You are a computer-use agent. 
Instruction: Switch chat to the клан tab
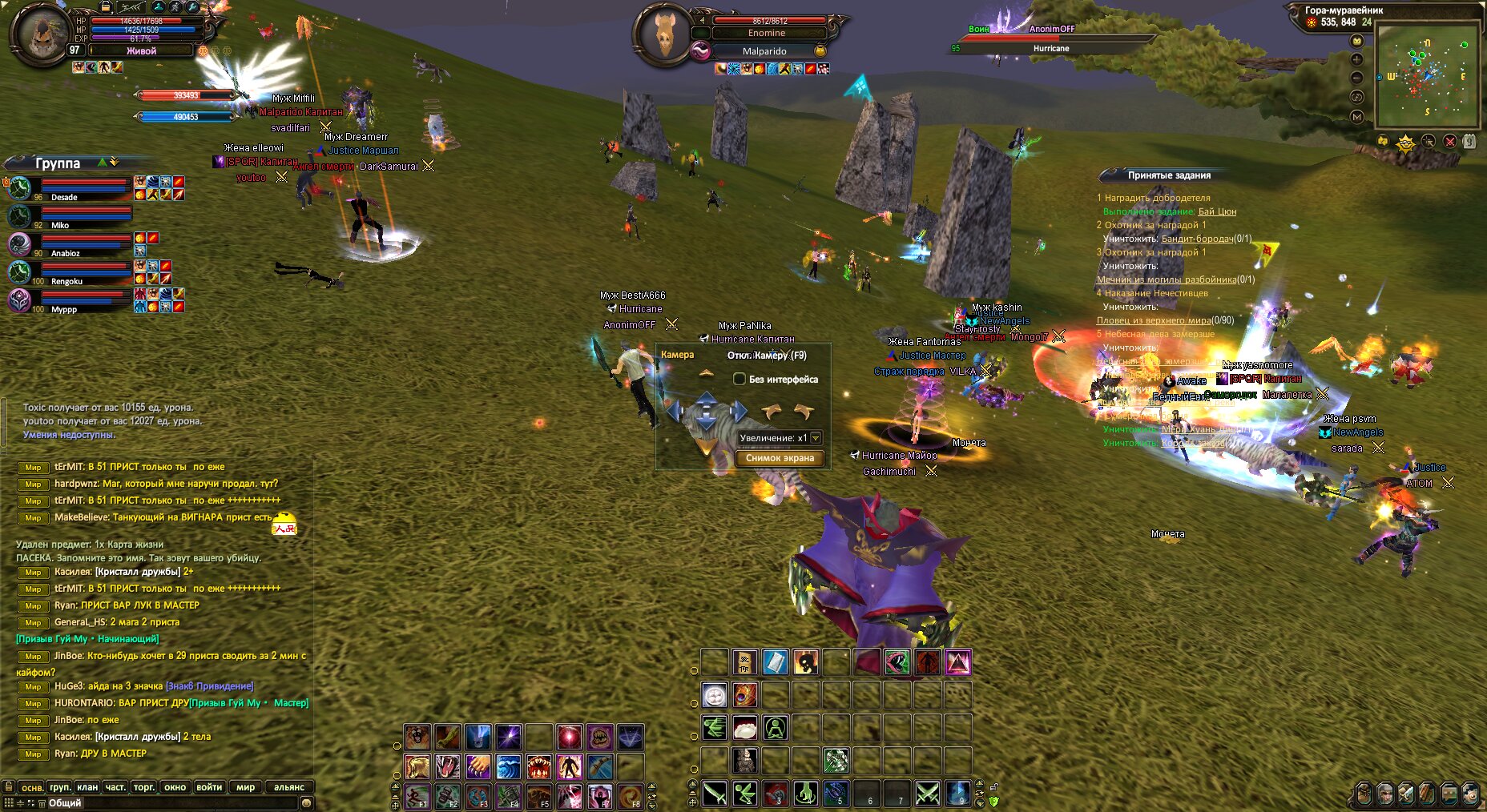[x=87, y=787]
